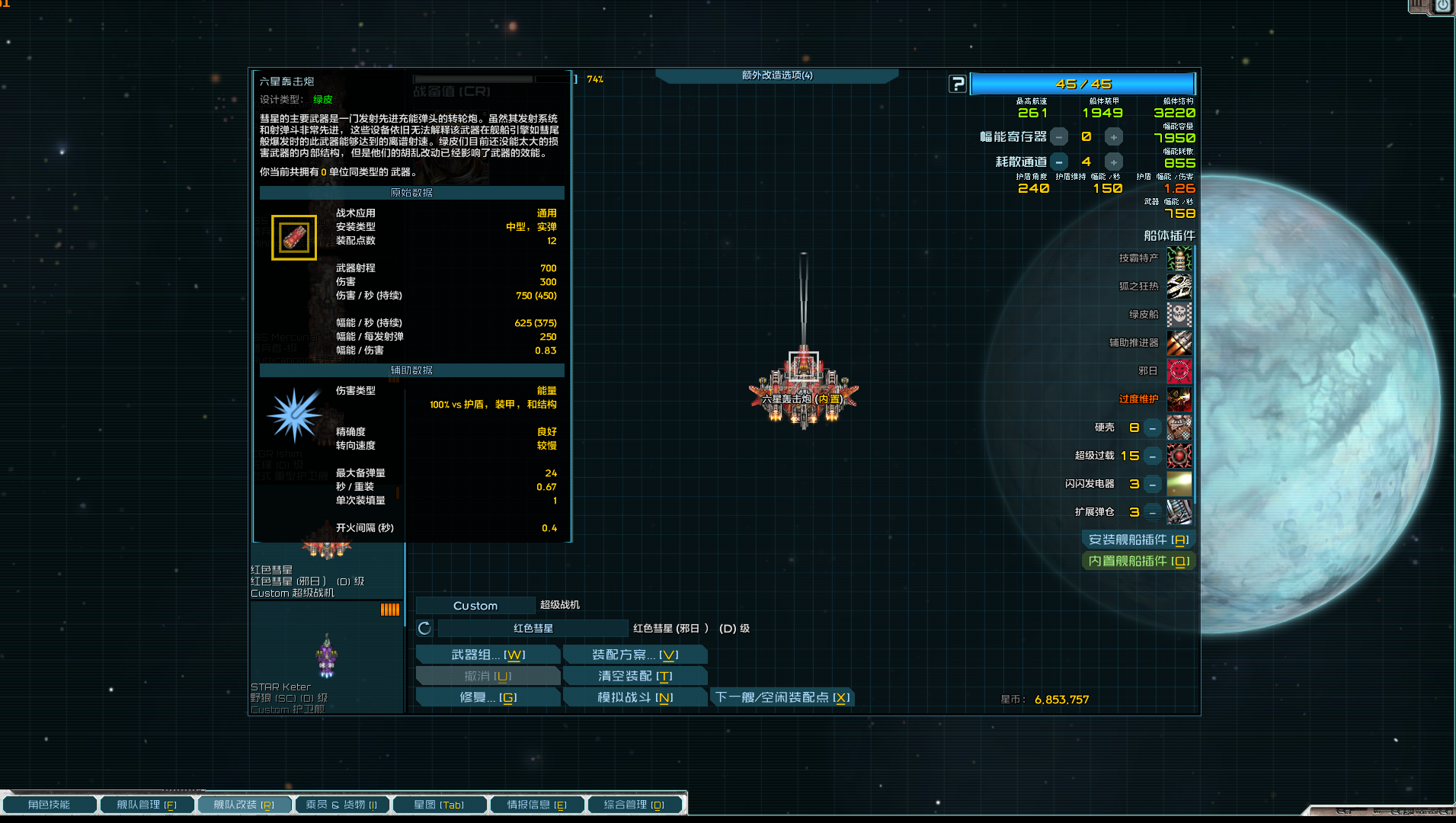Switch to the 星图 [Tab] screen

click(x=440, y=804)
